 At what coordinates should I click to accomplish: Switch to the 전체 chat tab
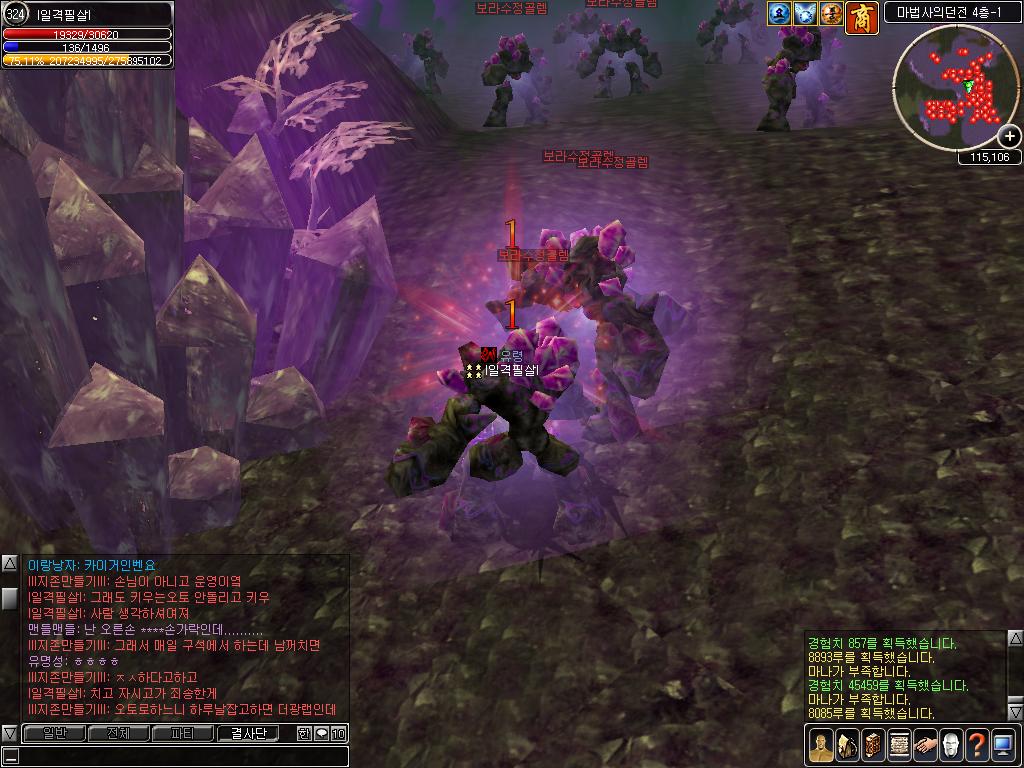(x=119, y=734)
